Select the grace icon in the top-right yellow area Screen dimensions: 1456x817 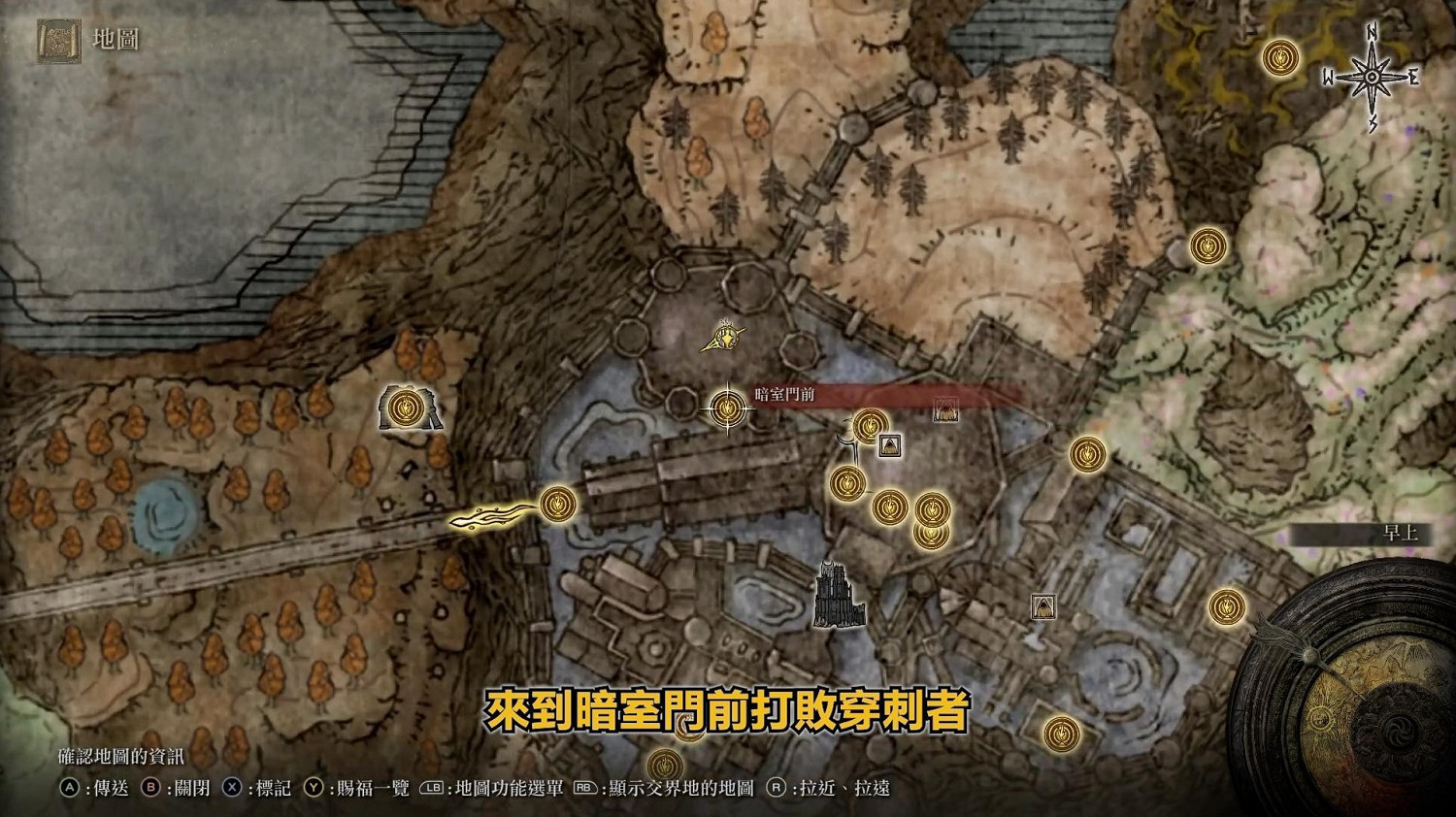click(1279, 57)
